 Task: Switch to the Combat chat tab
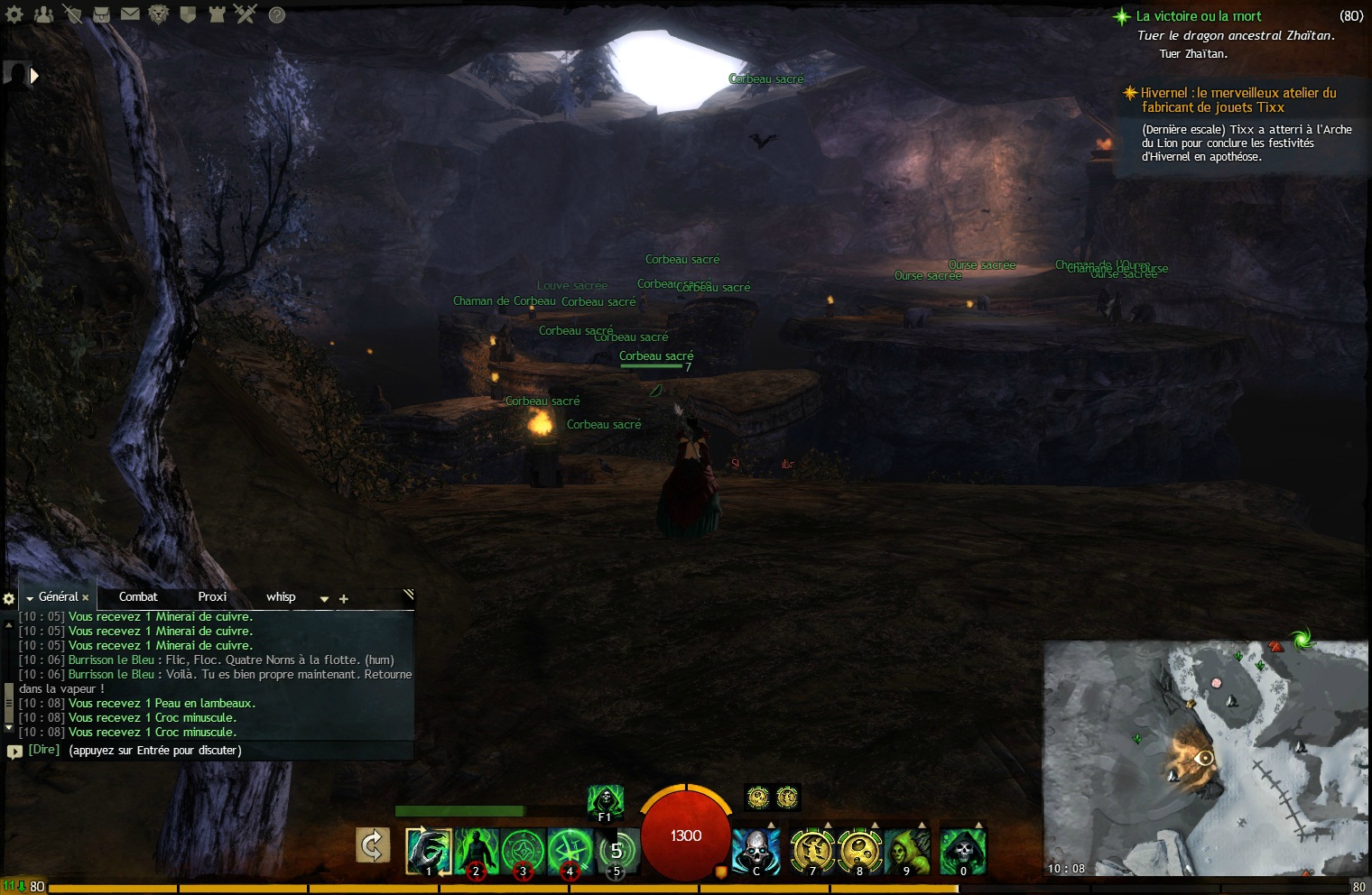coord(138,596)
